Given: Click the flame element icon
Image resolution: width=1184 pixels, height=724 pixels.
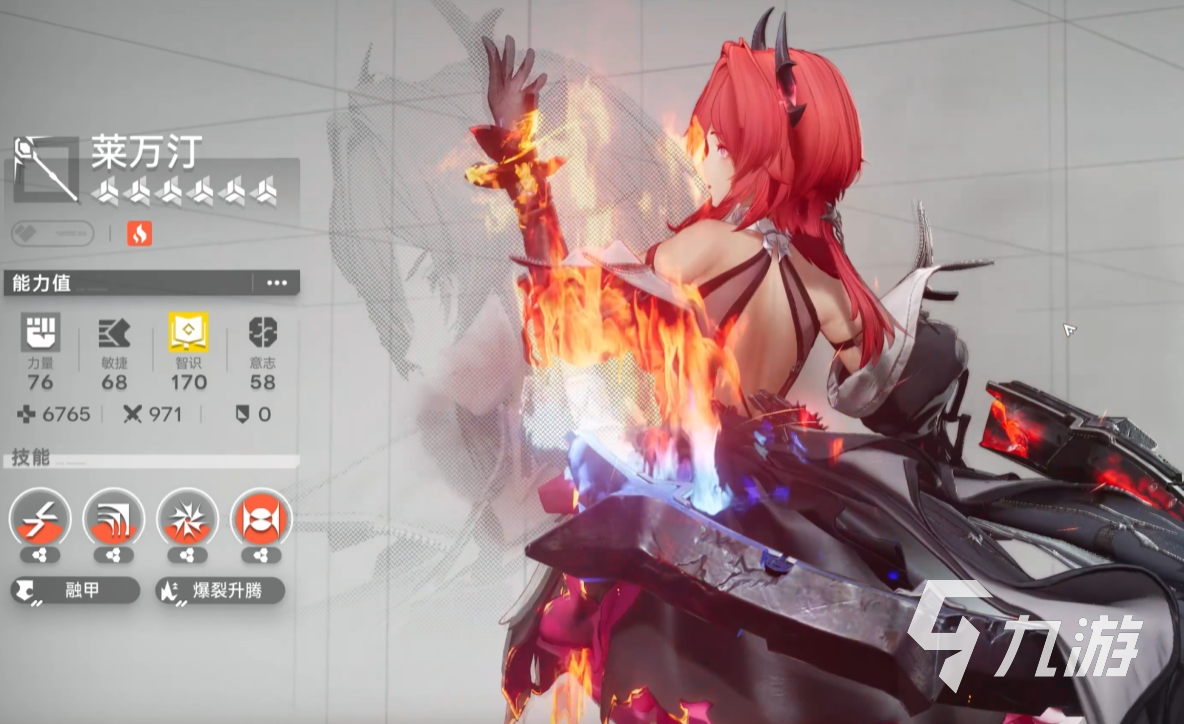Looking at the screenshot, I should click(x=140, y=234).
